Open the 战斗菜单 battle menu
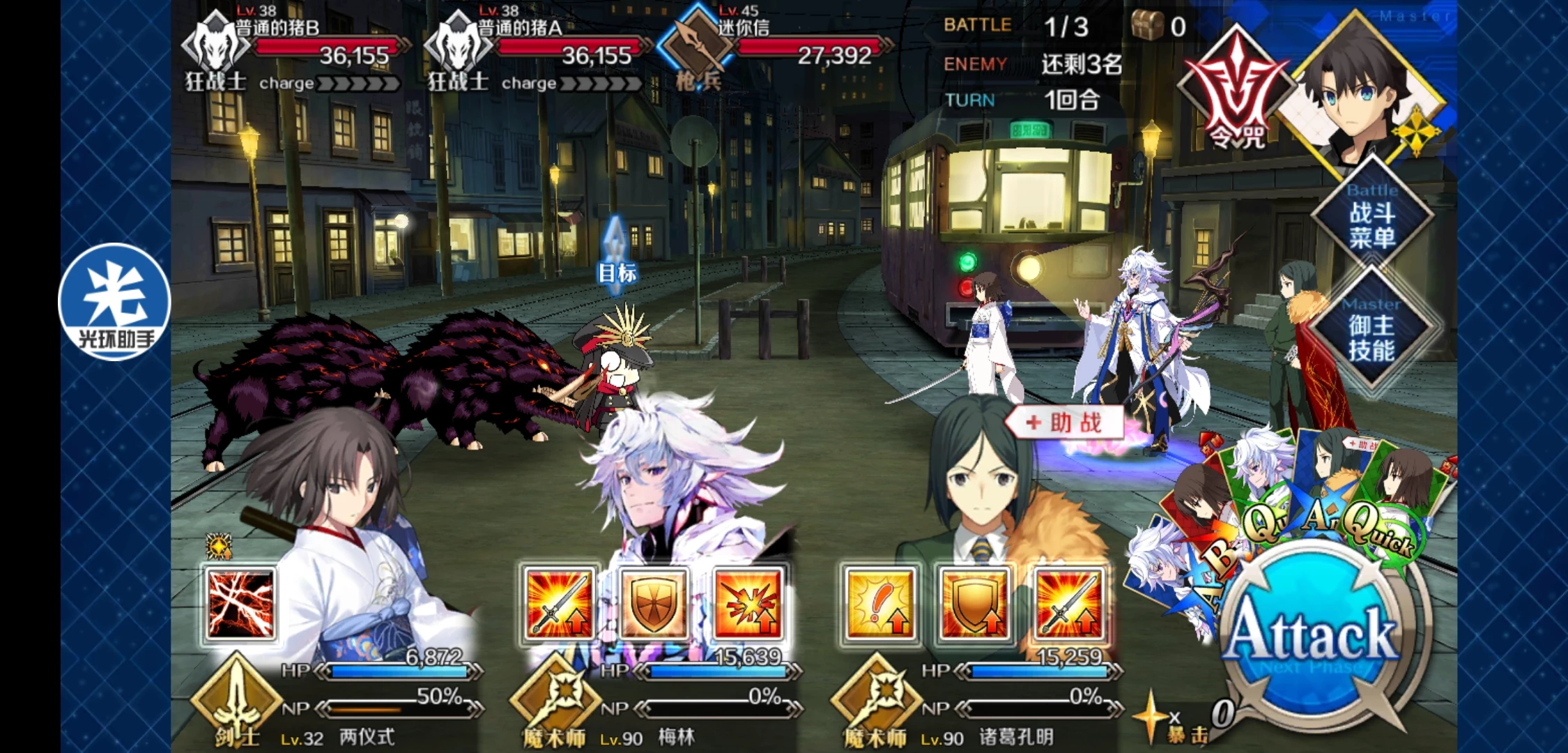Image resolution: width=1568 pixels, height=753 pixels. pos(1371,218)
